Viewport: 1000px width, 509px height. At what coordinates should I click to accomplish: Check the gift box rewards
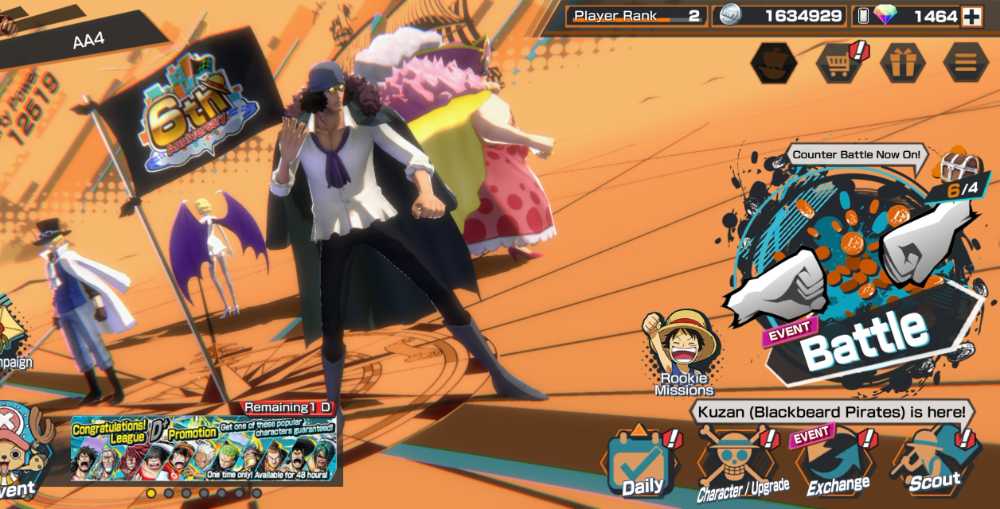[902, 63]
